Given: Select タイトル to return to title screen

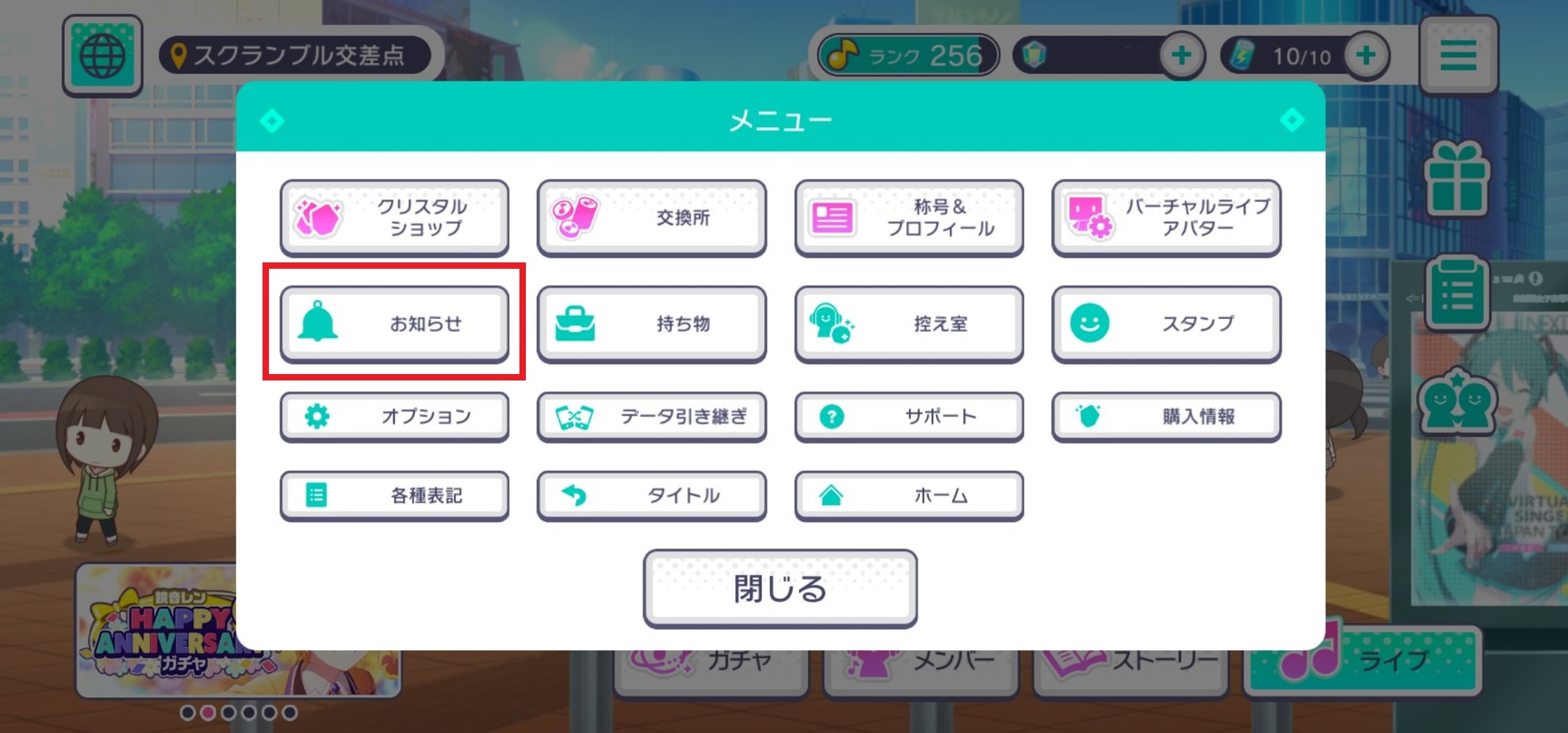Looking at the screenshot, I should pyautogui.click(x=652, y=495).
